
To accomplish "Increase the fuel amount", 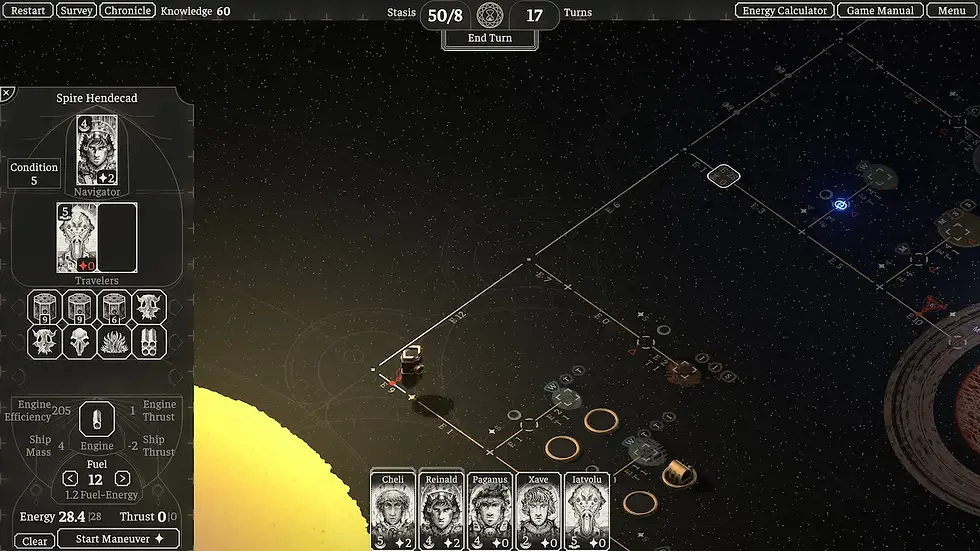I will tap(122, 479).
